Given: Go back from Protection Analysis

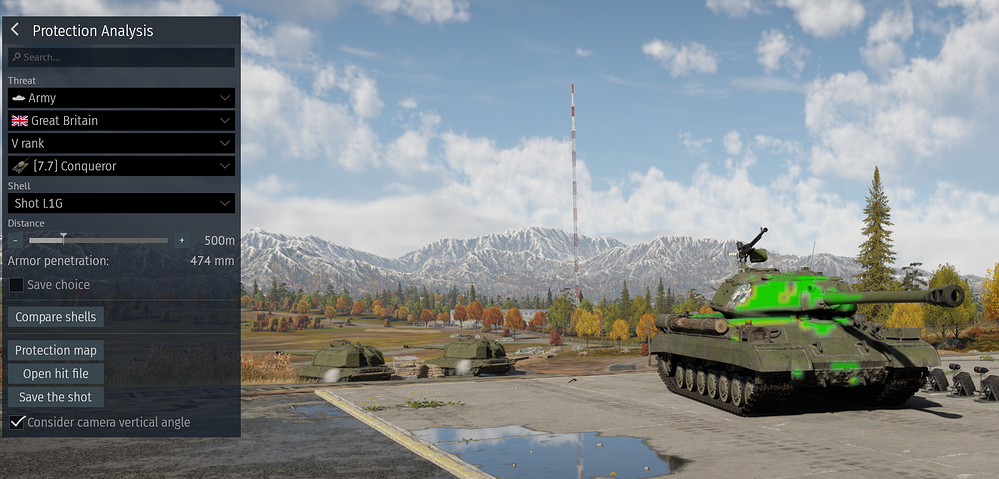Looking at the screenshot, I should tap(15, 31).
